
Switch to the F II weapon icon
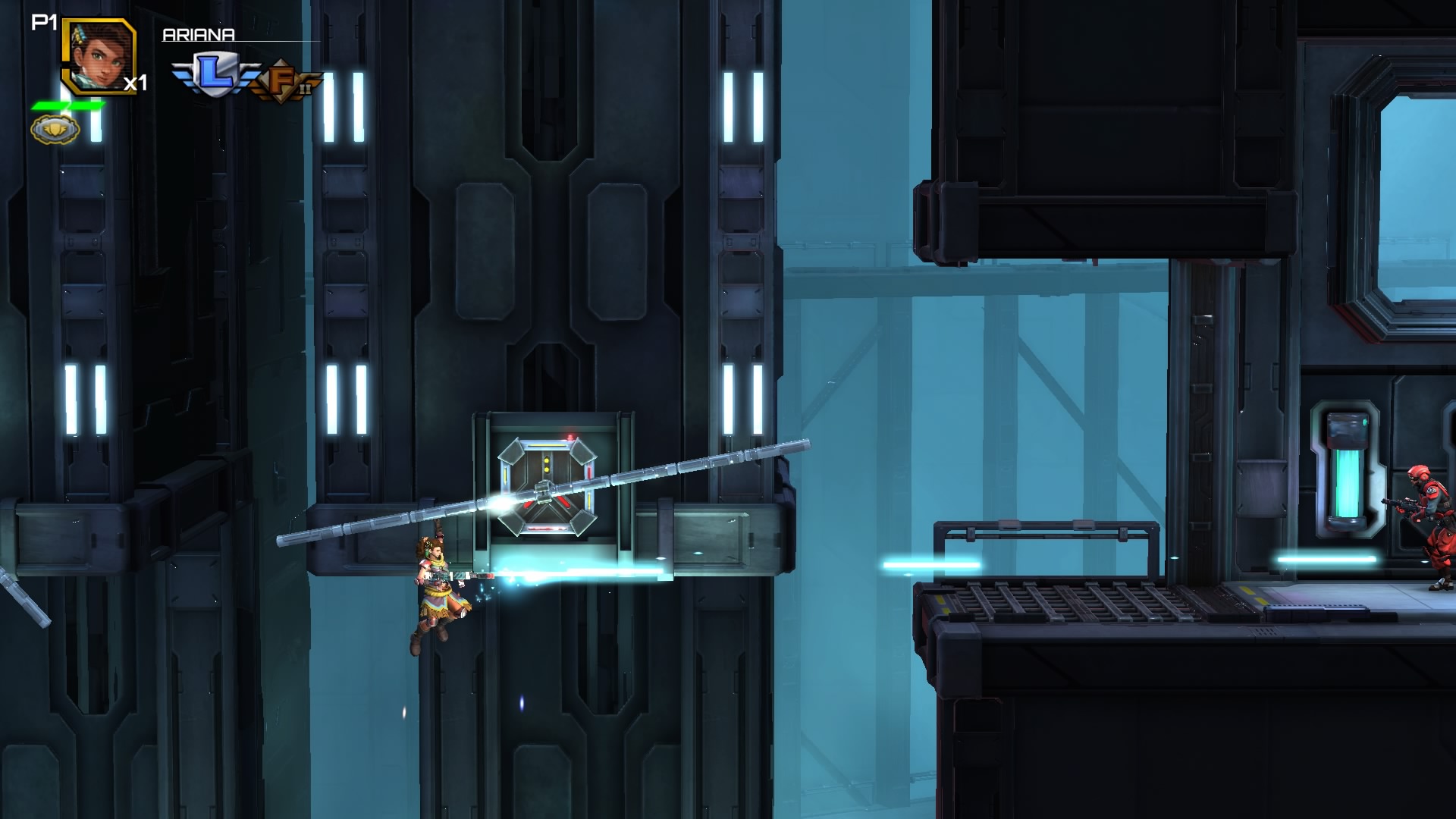pos(284,82)
